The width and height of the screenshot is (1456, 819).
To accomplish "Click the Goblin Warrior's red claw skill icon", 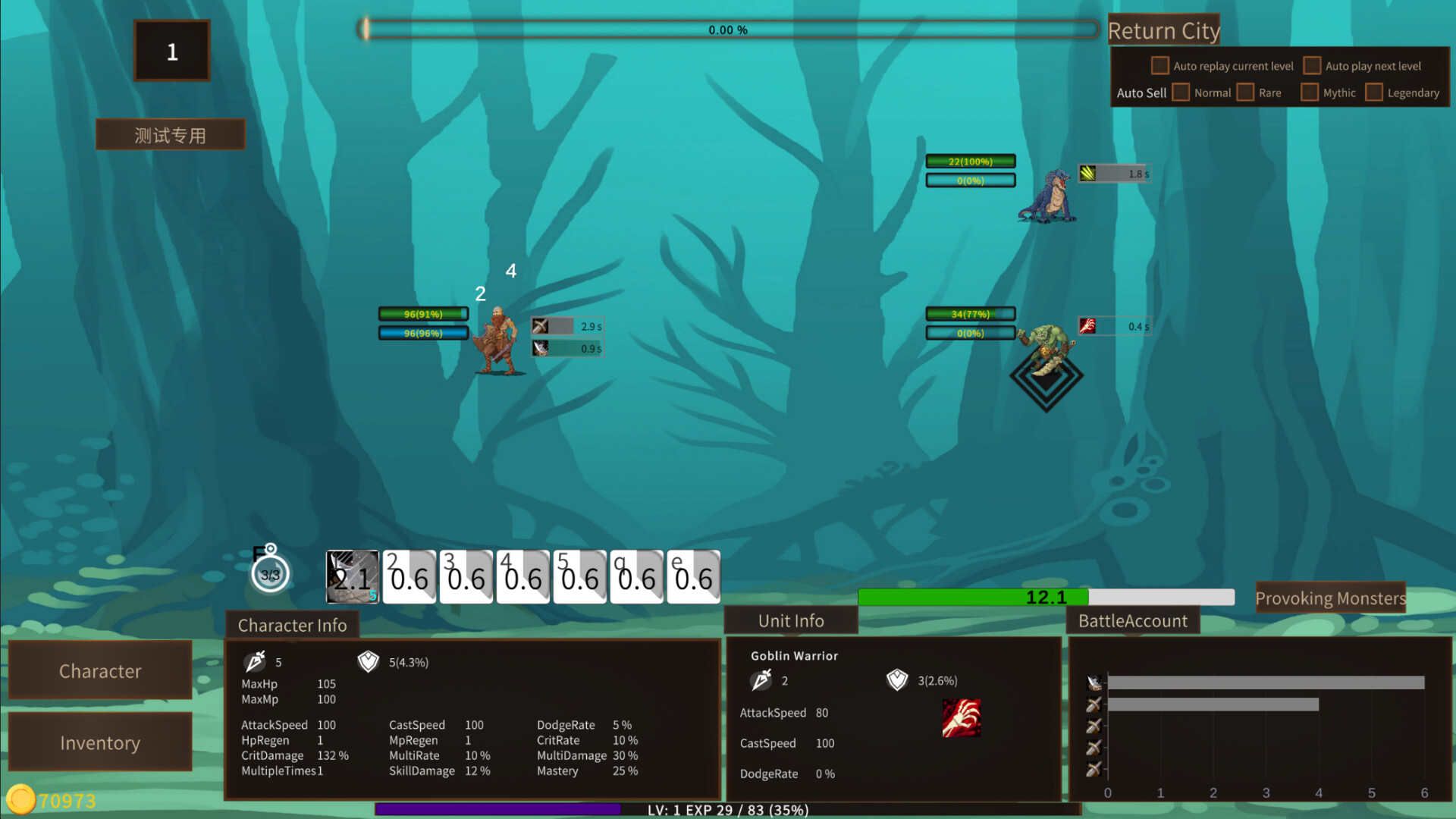I will click(x=962, y=719).
